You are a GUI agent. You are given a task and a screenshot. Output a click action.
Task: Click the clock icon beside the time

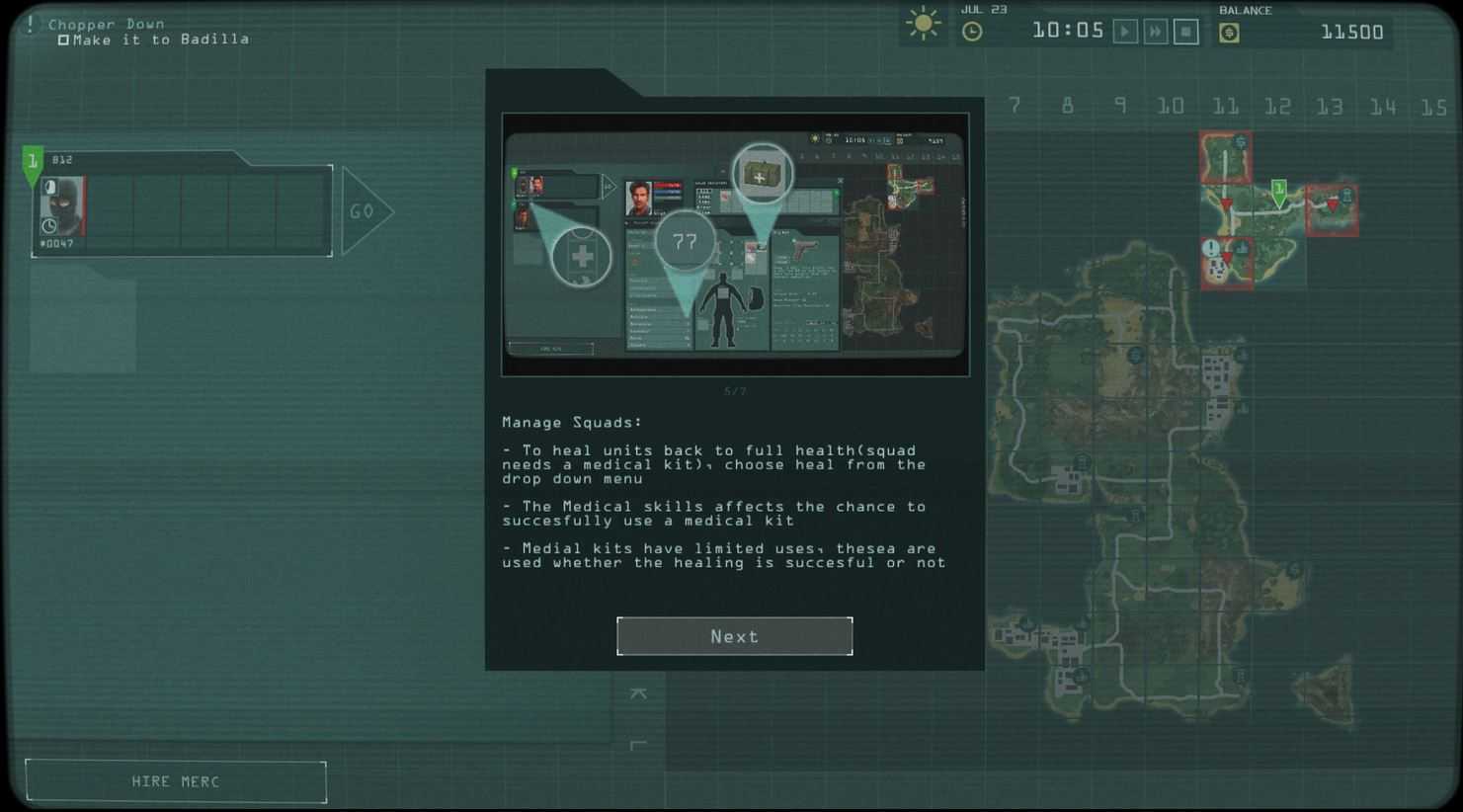pos(972,32)
